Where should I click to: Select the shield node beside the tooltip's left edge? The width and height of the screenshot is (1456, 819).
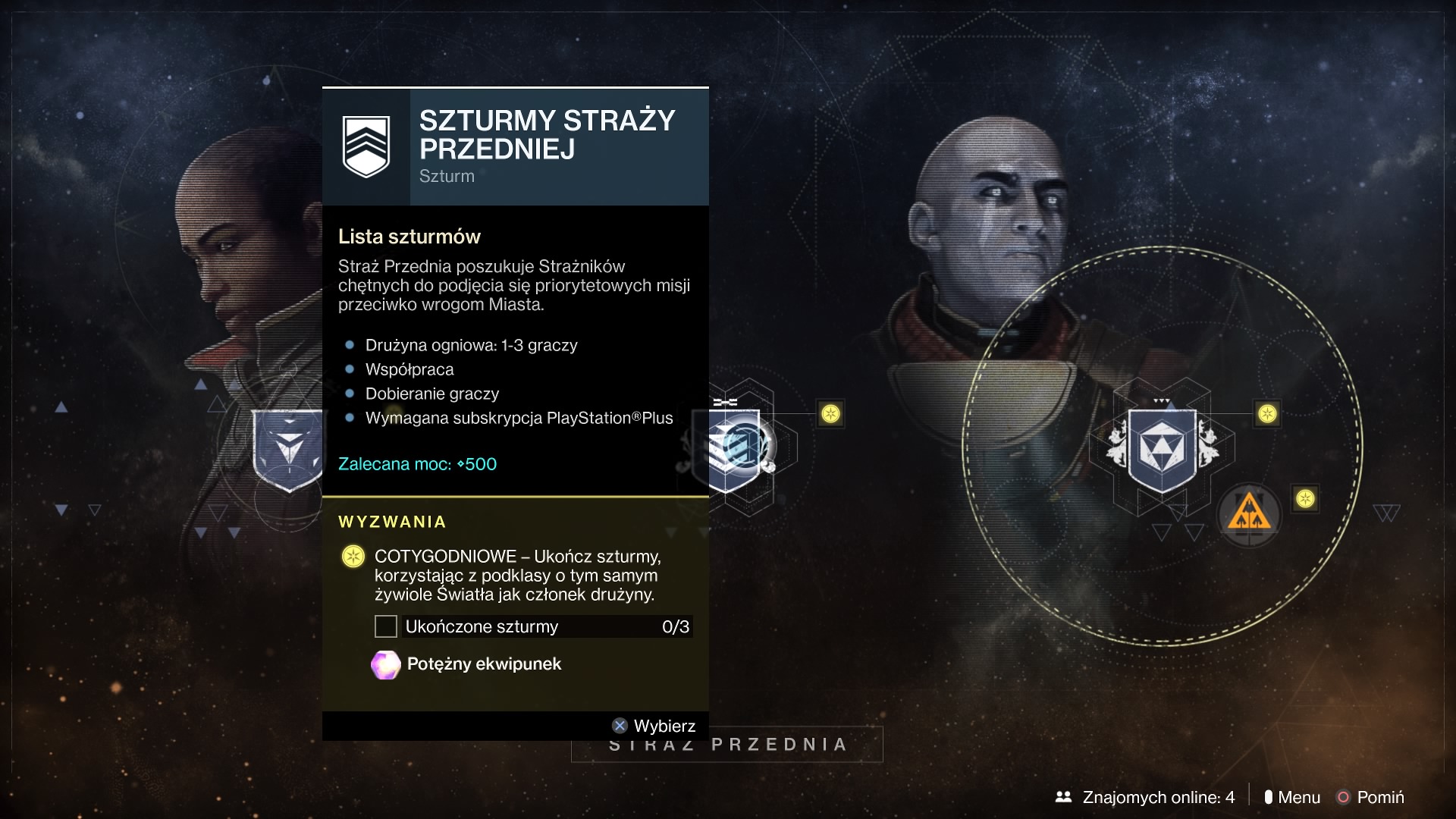tap(288, 450)
